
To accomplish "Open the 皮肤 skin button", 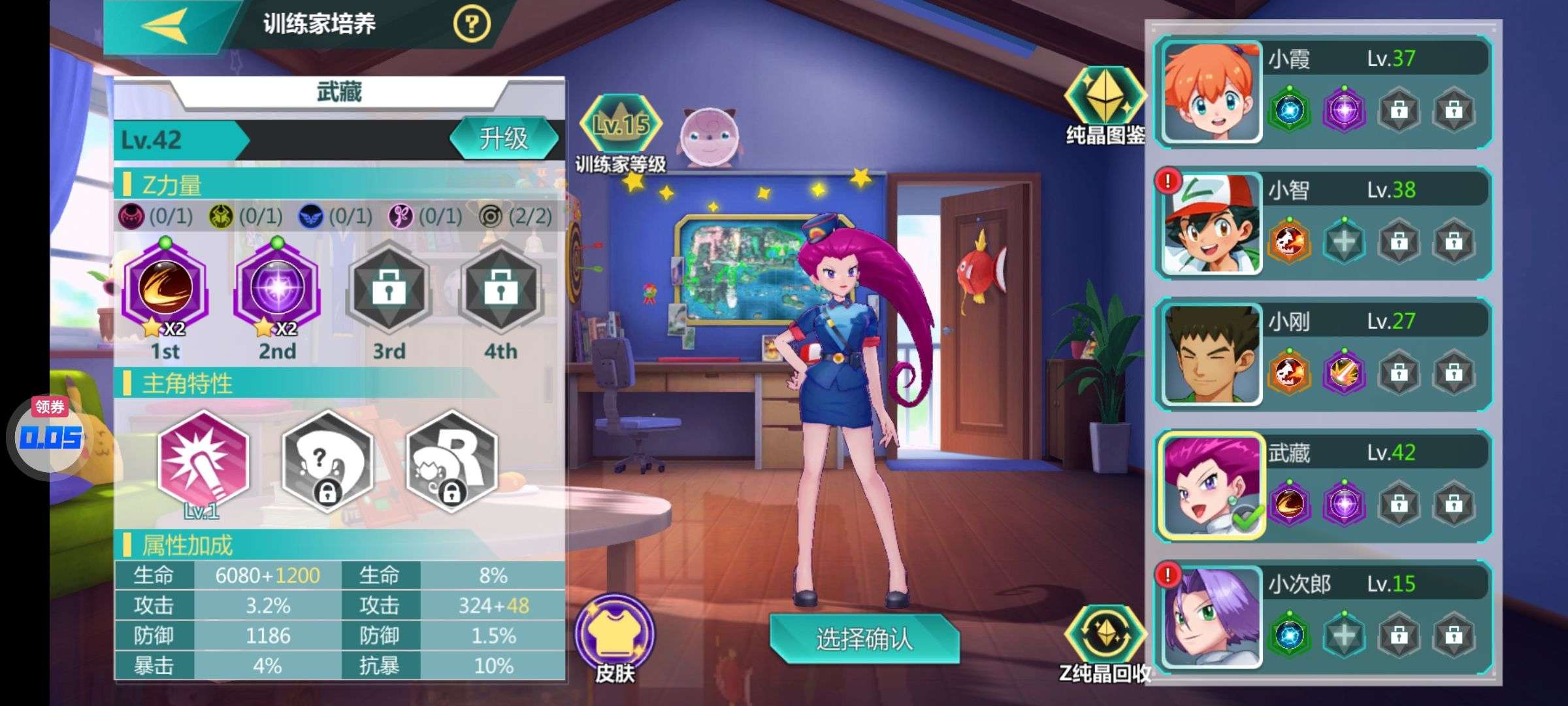I will click(614, 634).
